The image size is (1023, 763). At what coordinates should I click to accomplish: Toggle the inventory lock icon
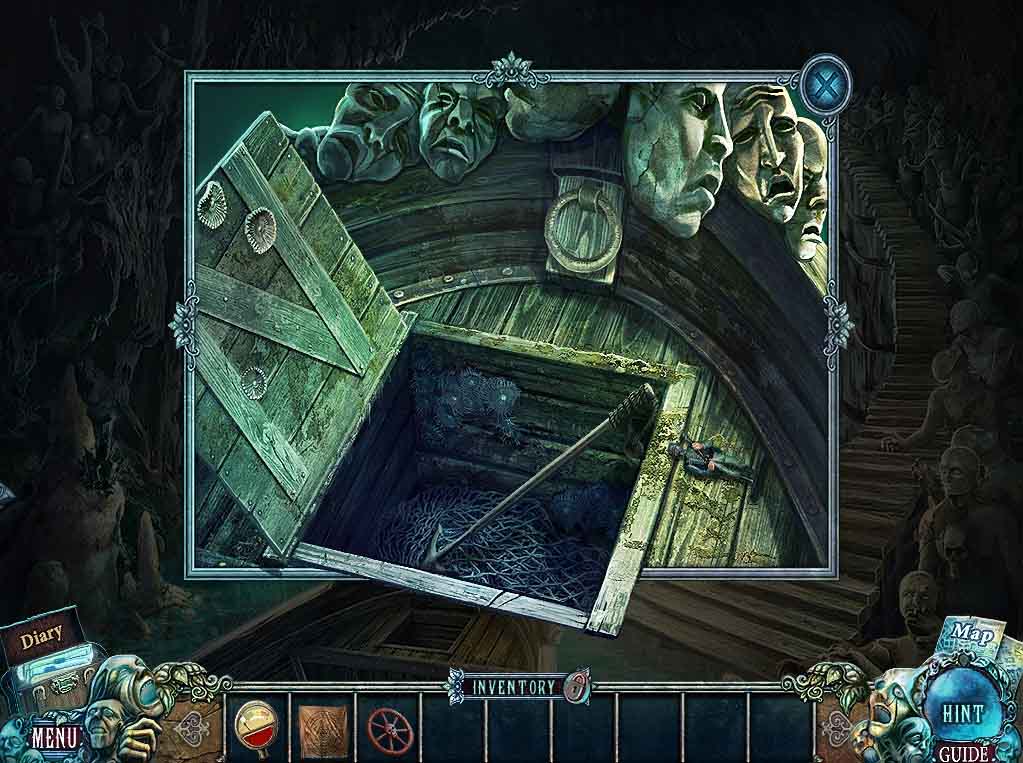tap(575, 687)
